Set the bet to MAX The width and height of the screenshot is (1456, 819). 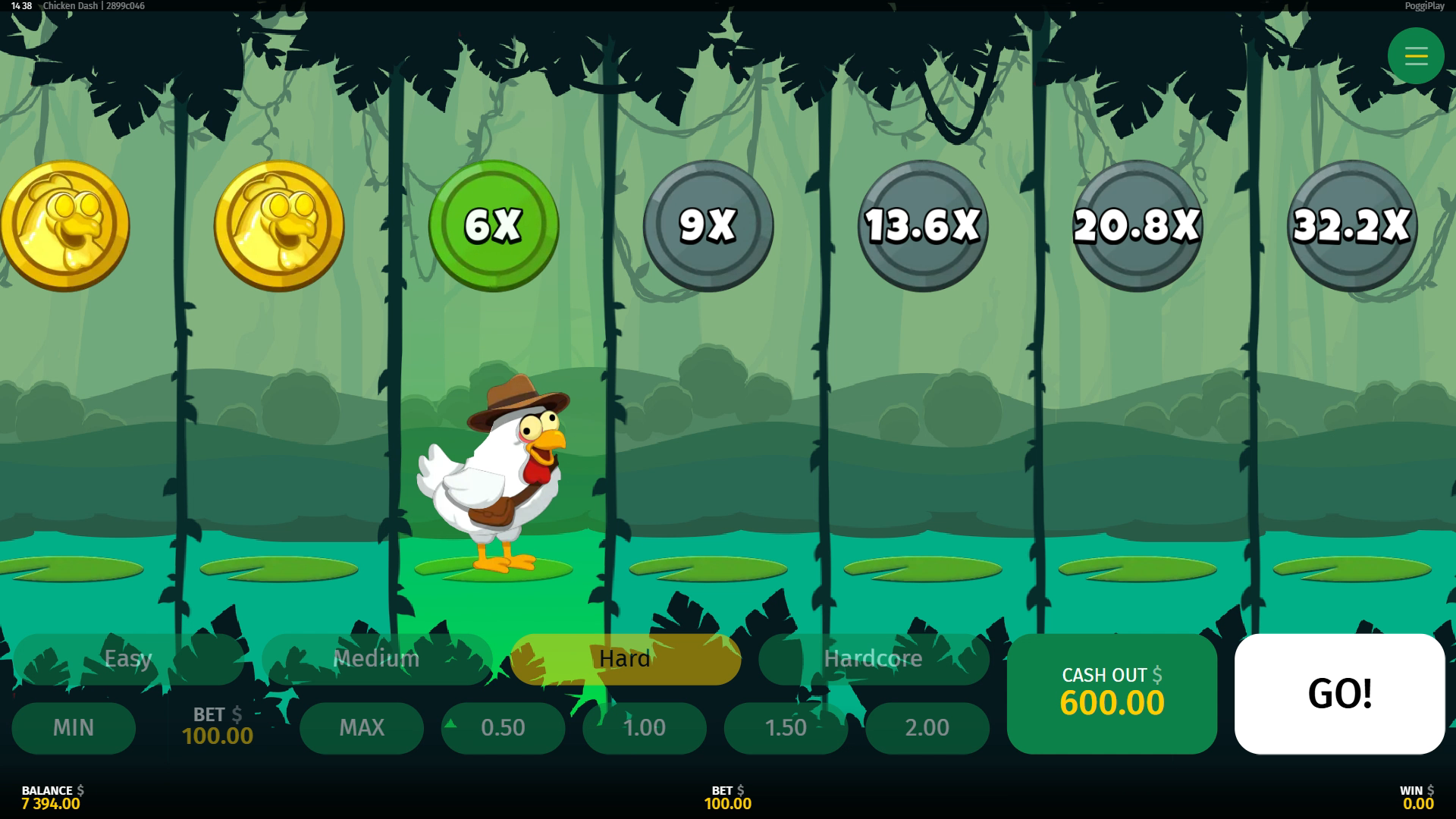pyautogui.click(x=362, y=727)
